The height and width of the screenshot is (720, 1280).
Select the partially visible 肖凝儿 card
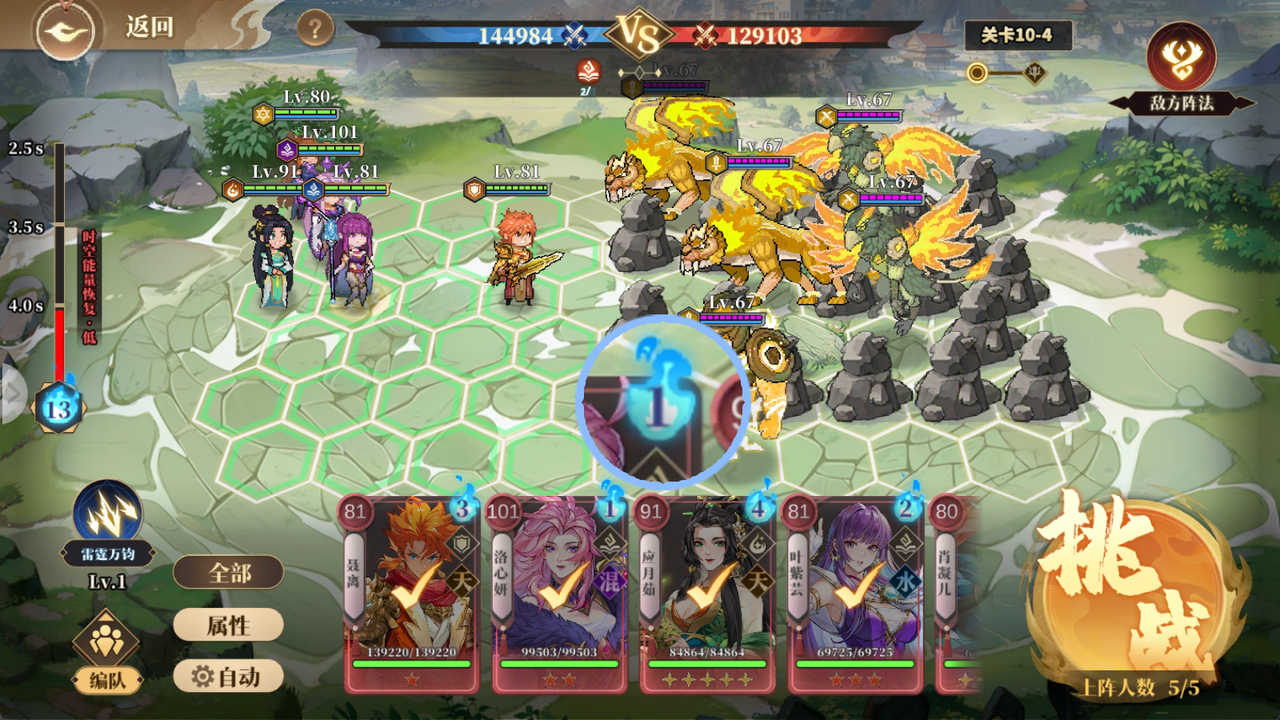pyautogui.click(x=956, y=593)
